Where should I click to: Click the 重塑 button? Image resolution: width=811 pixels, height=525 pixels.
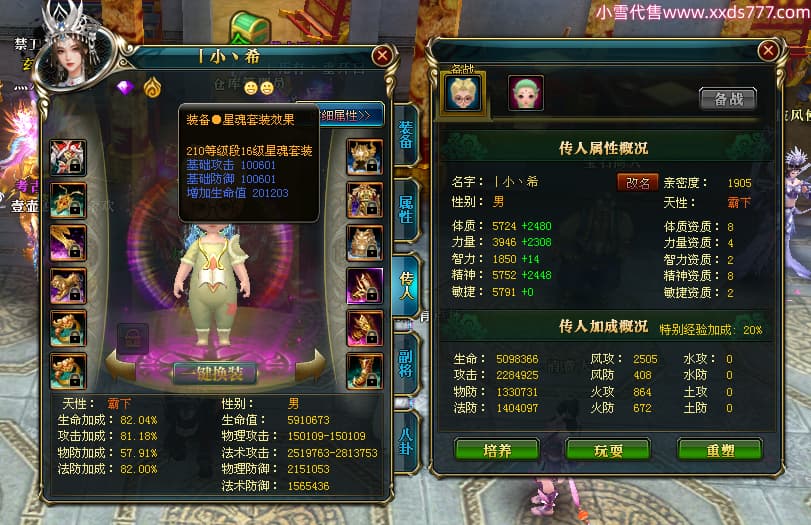[719, 450]
